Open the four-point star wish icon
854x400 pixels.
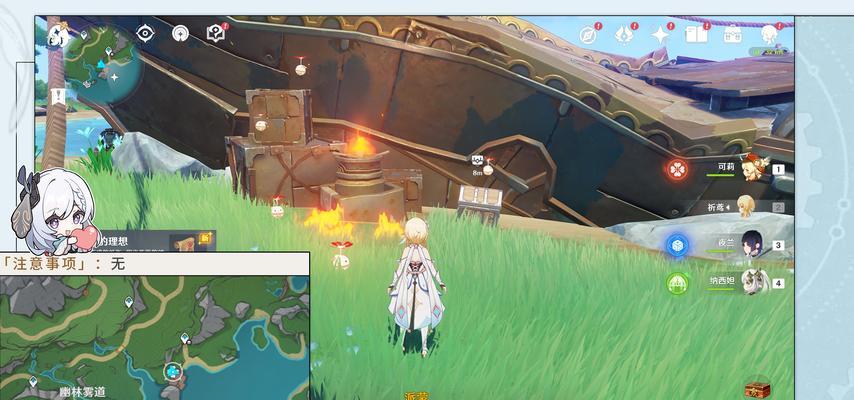point(661,35)
